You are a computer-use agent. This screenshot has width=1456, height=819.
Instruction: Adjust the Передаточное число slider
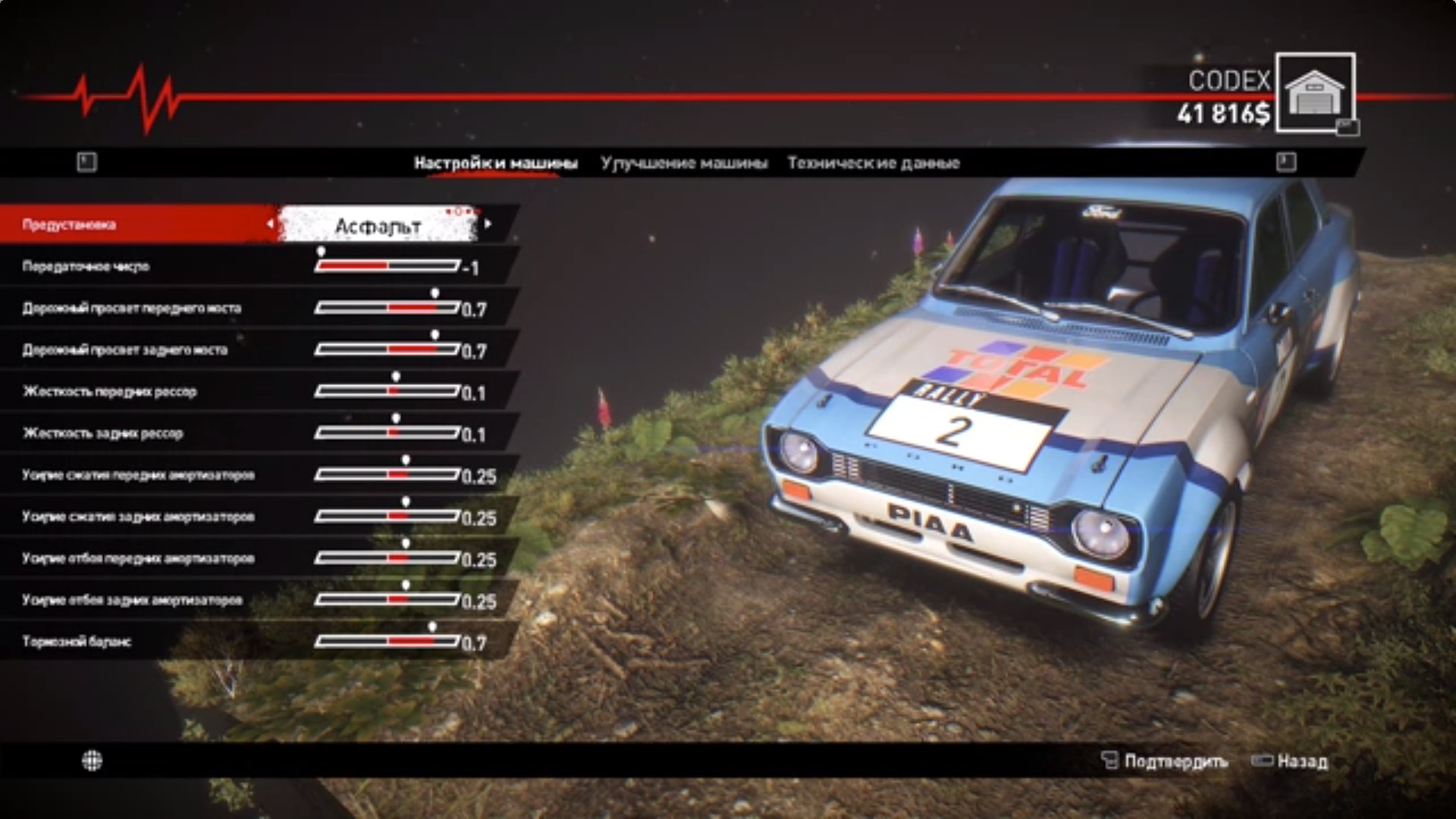click(x=387, y=266)
